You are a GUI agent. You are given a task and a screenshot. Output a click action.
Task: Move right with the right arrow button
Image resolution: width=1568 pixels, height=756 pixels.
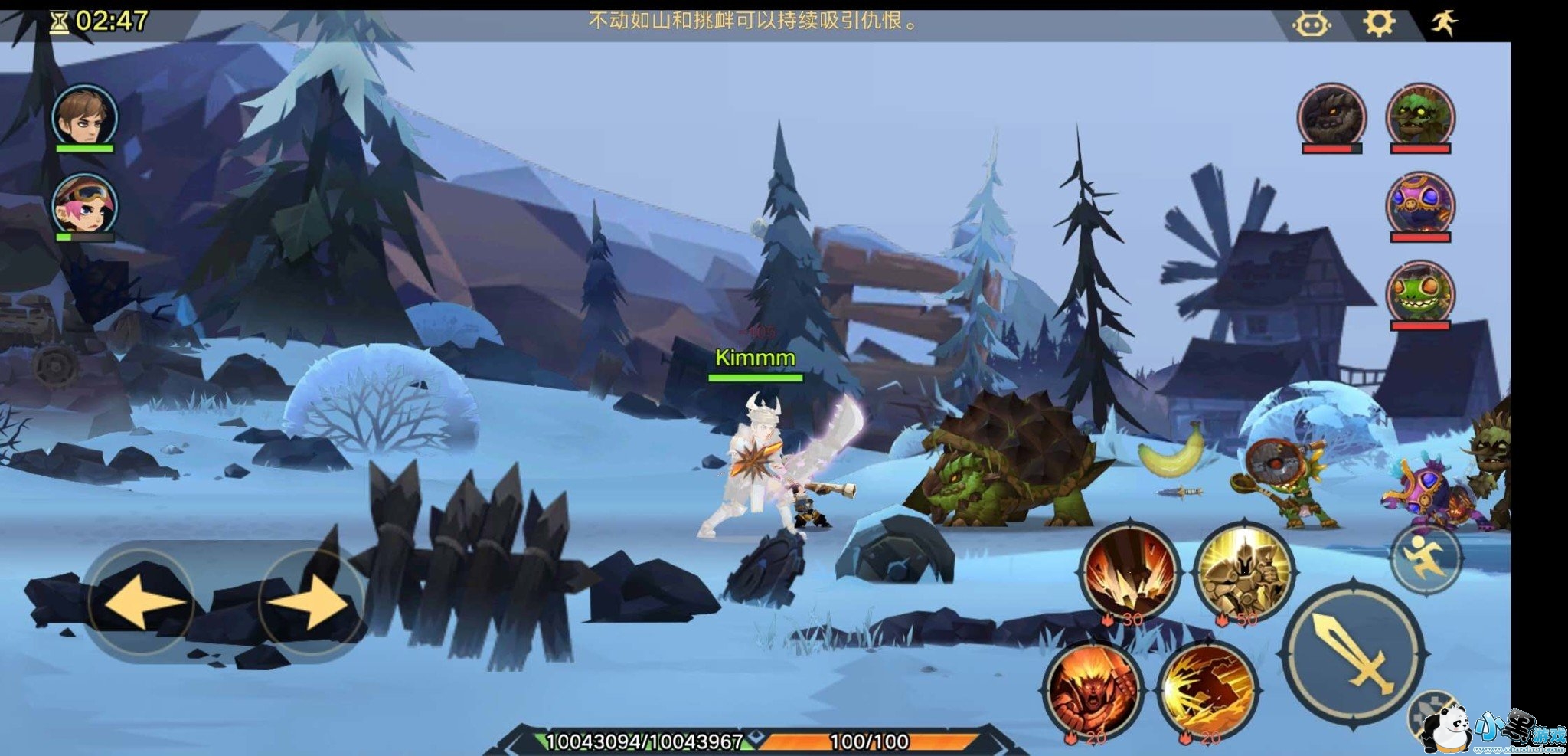point(312,601)
